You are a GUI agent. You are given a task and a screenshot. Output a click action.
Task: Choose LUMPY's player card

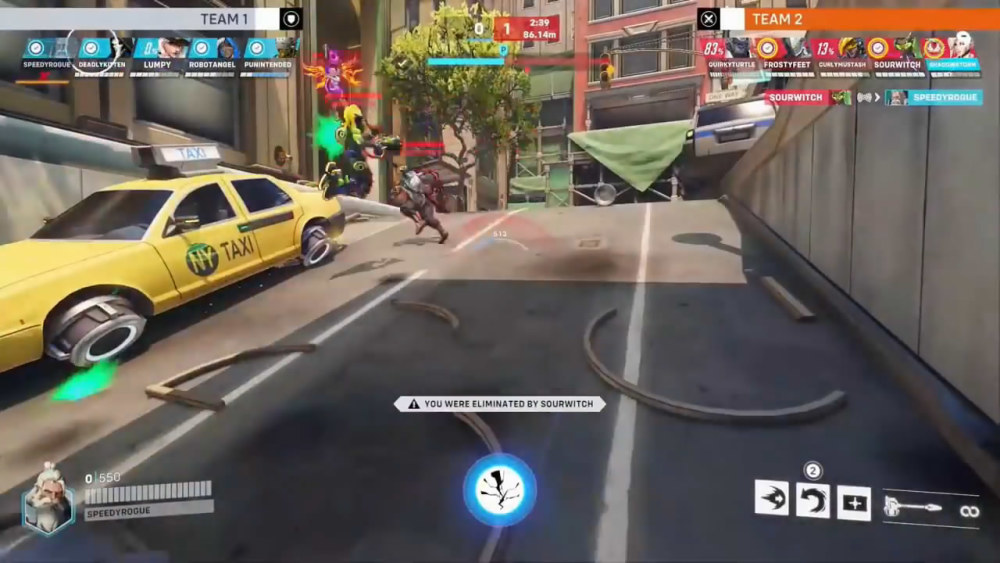tap(158, 53)
